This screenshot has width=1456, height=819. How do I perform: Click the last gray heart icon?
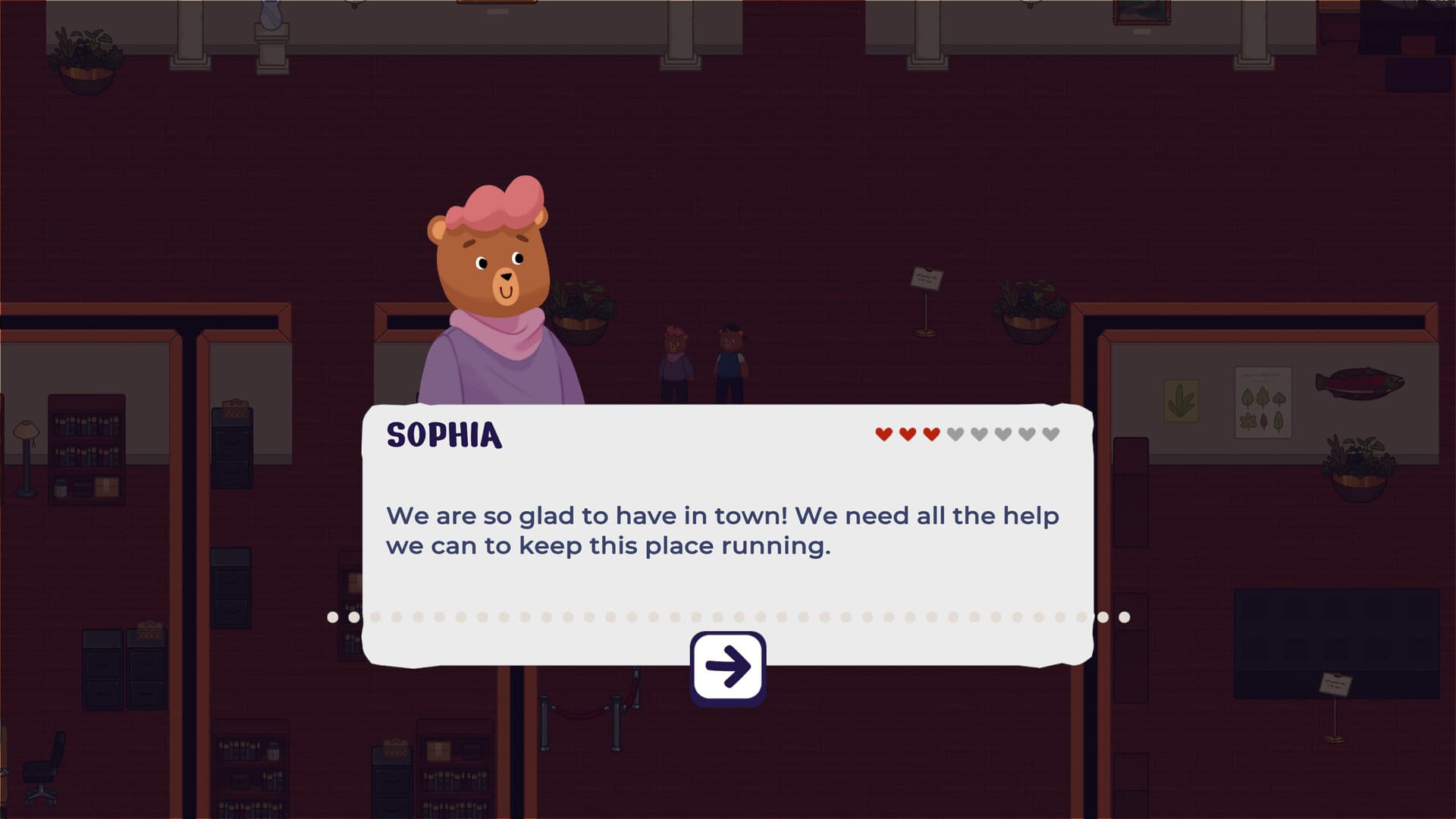pyautogui.click(x=1049, y=435)
